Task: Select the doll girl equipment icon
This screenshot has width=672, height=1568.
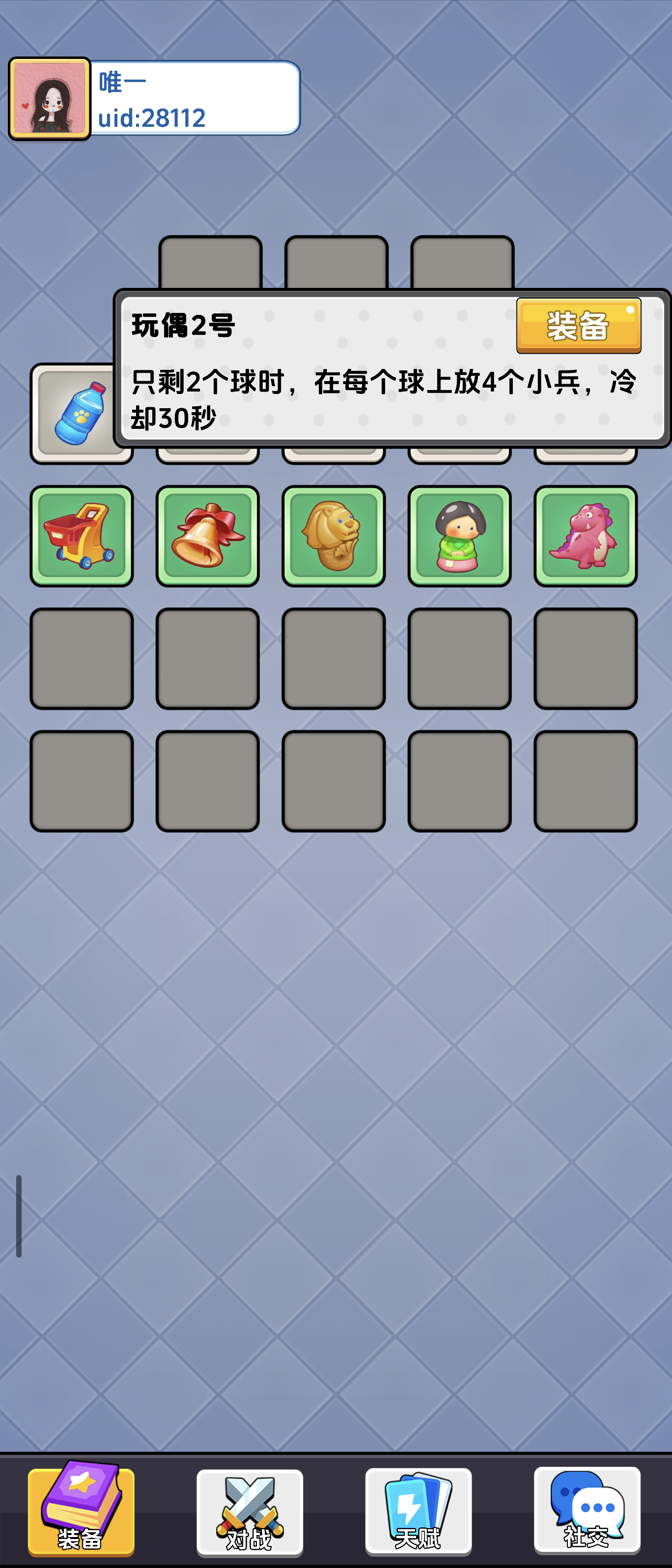Action: [x=460, y=535]
